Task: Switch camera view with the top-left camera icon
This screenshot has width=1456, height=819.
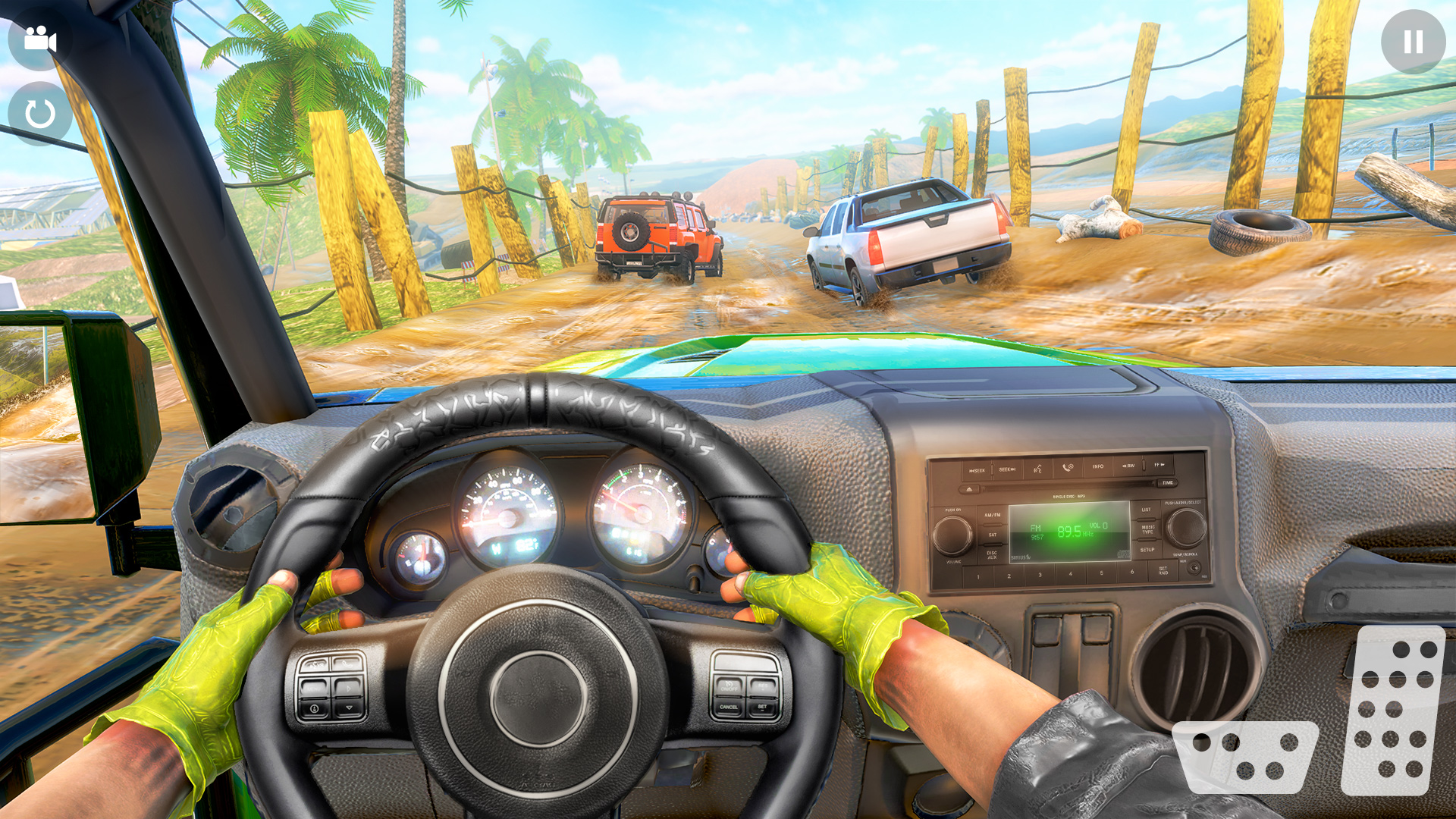Action: [x=39, y=39]
